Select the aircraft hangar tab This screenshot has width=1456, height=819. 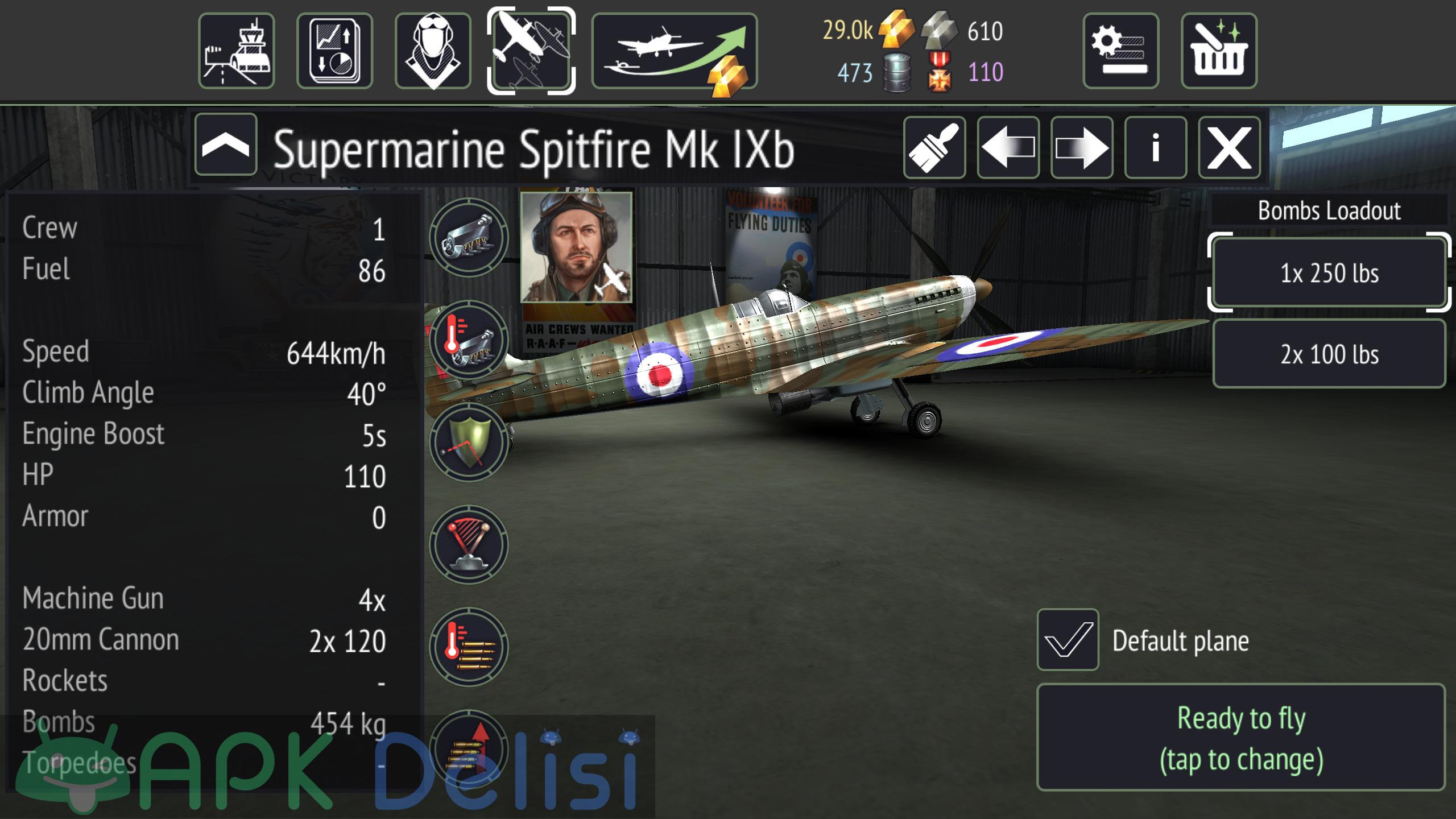coord(531,51)
